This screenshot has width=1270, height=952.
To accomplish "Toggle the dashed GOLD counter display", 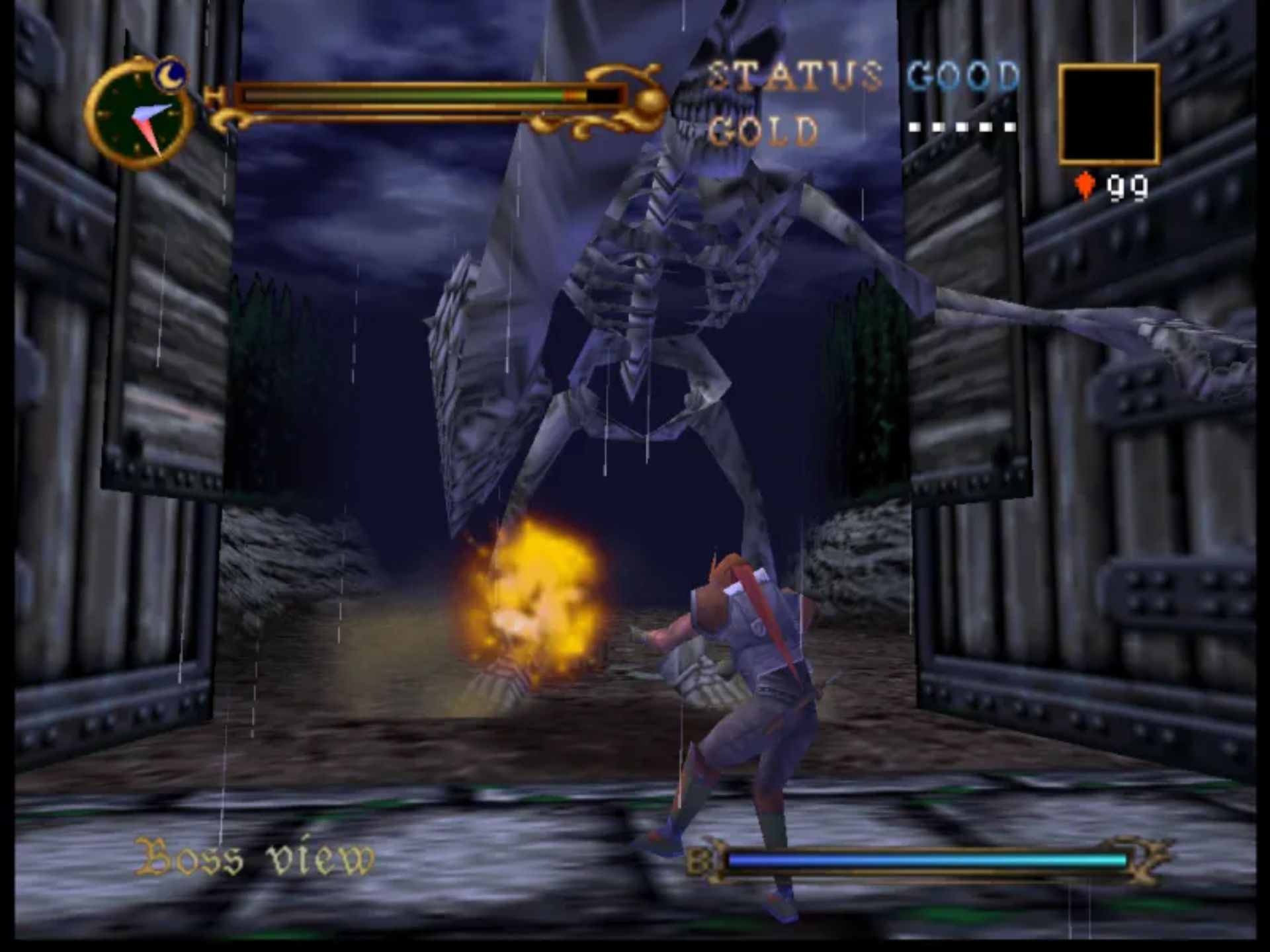I will pyautogui.click(x=962, y=128).
